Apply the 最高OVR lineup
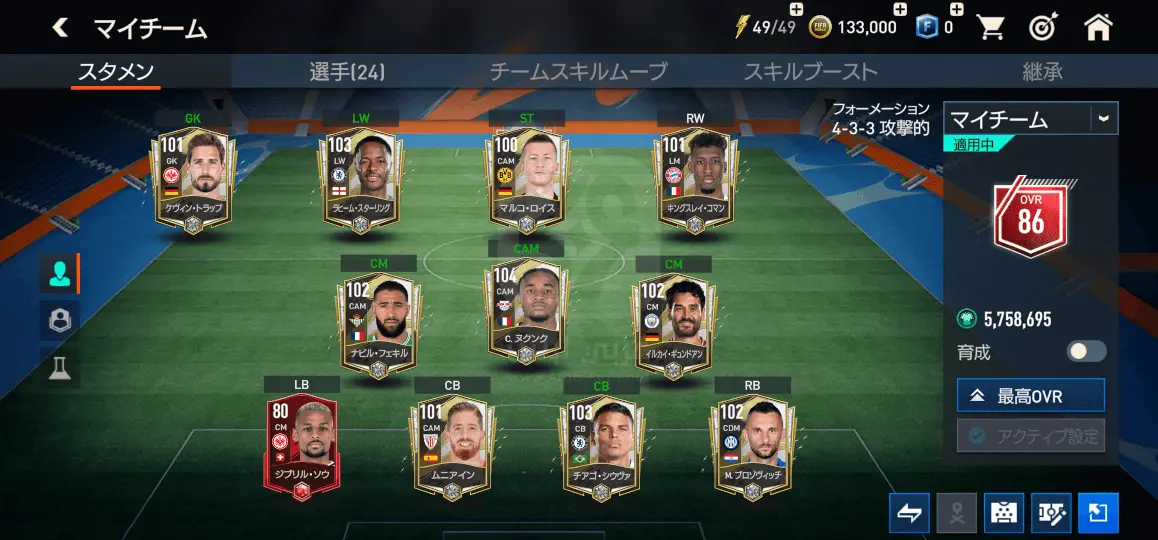Screen dimensions: 1158x540 coord(1030,396)
